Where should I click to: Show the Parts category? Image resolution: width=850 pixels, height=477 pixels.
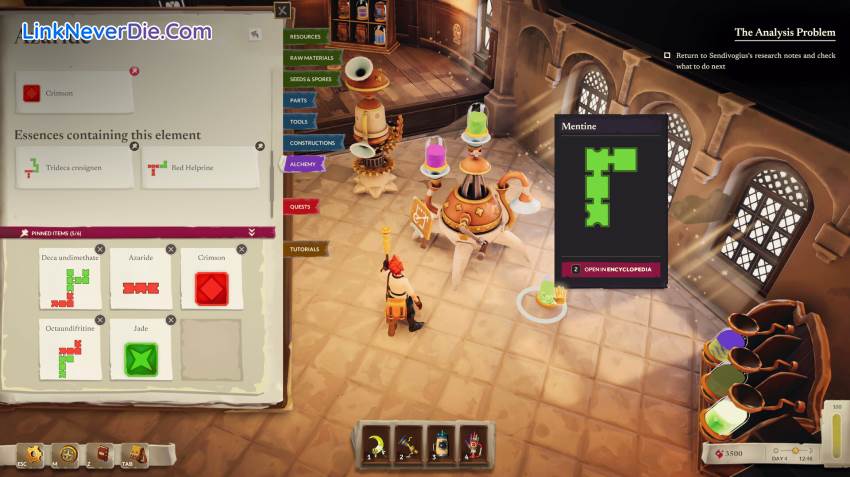pos(299,100)
